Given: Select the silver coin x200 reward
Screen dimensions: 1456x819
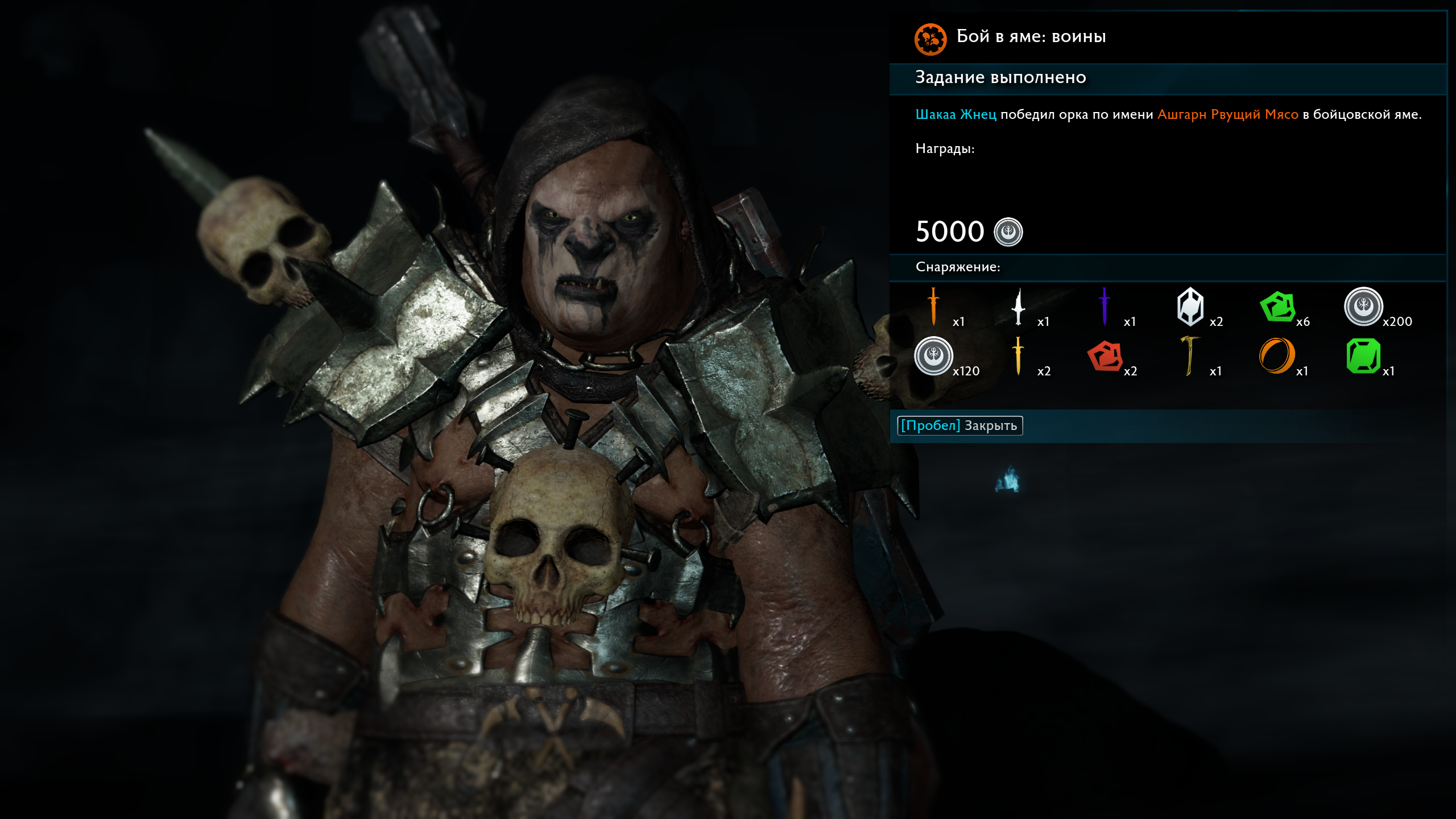Looking at the screenshot, I should 1363,307.
